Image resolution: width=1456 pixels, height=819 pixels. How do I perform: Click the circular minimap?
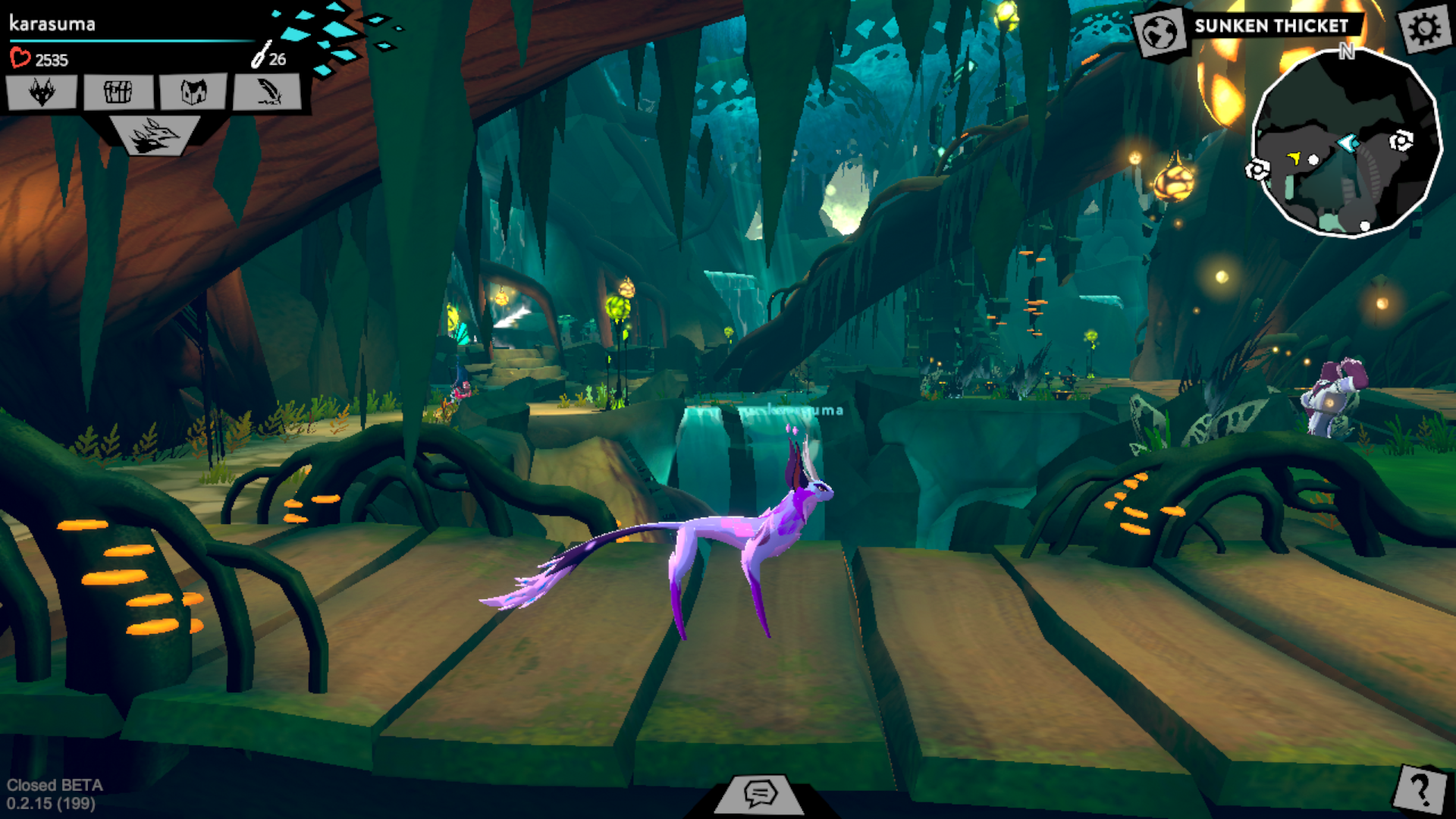click(1346, 144)
